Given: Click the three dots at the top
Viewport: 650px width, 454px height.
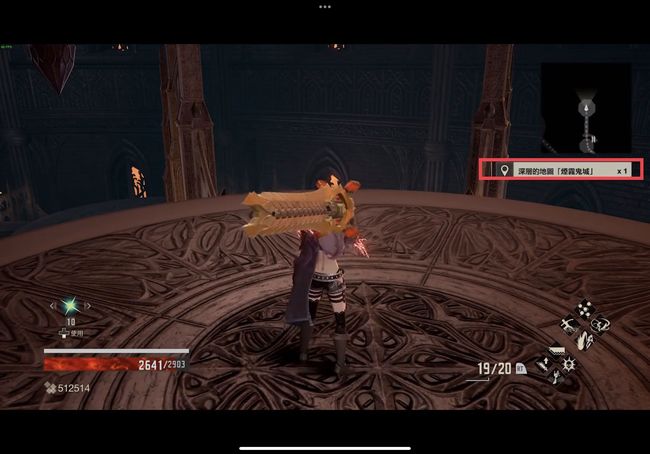Looking at the screenshot, I should pos(324,6).
